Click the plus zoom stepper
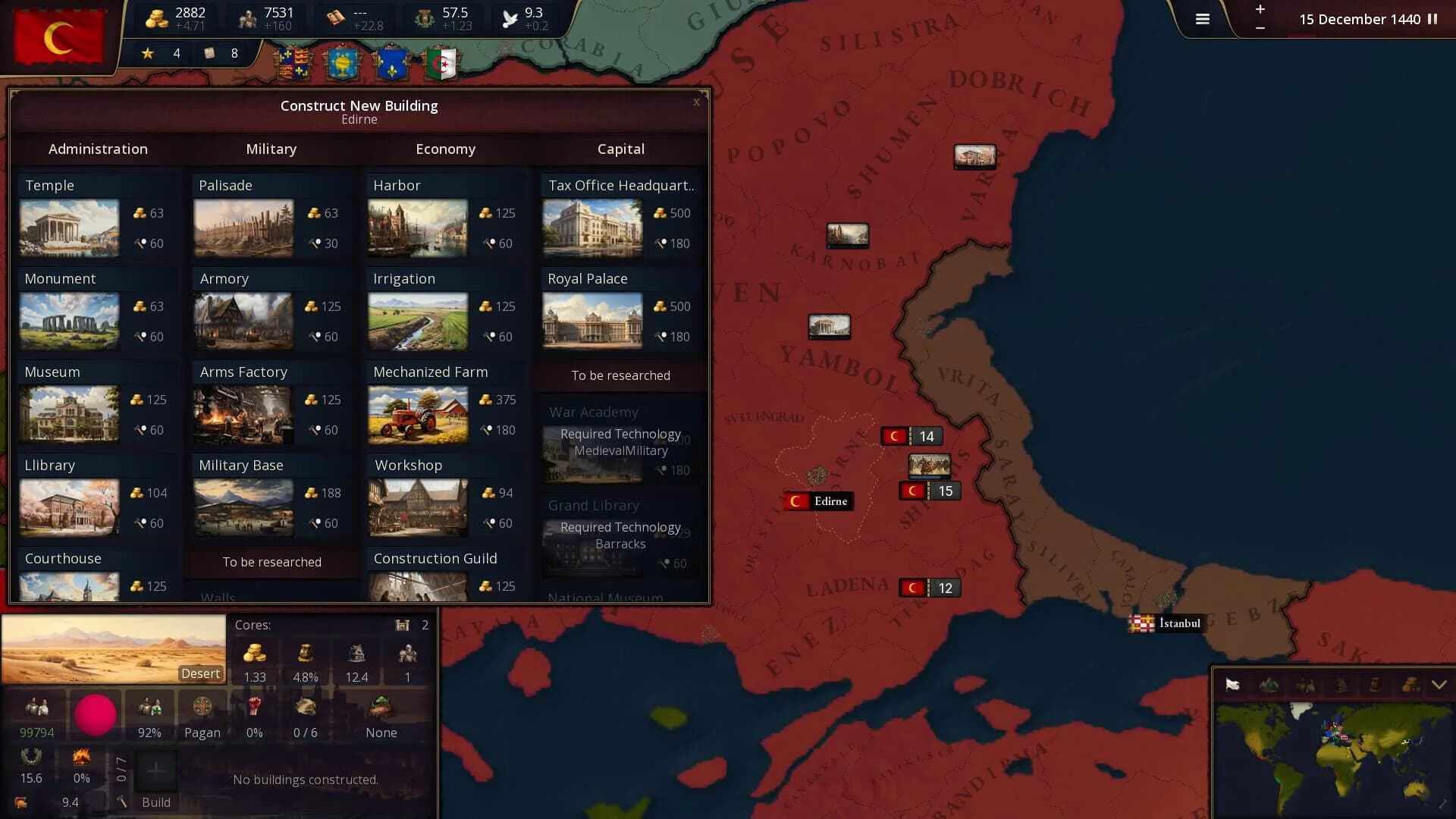 pyautogui.click(x=1260, y=10)
